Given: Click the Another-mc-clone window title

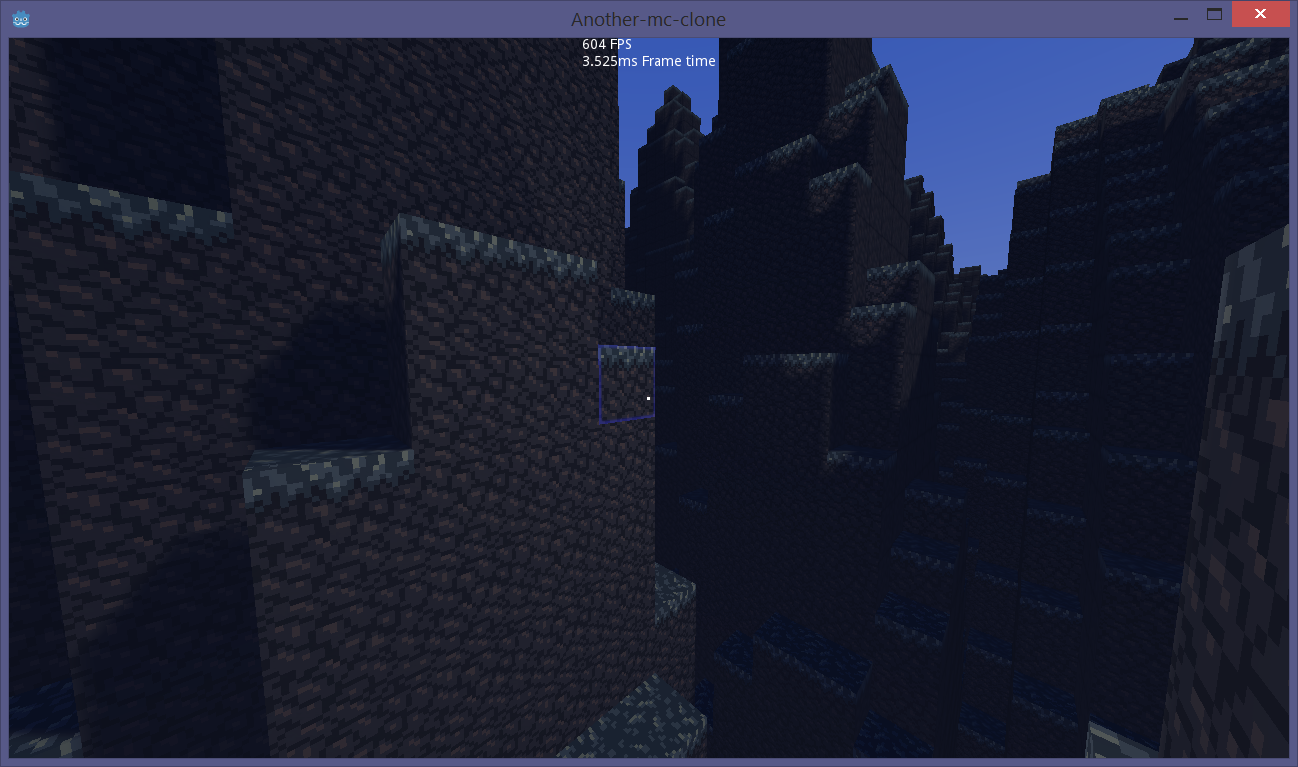Looking at the screenshot, I should coord(648,19).
